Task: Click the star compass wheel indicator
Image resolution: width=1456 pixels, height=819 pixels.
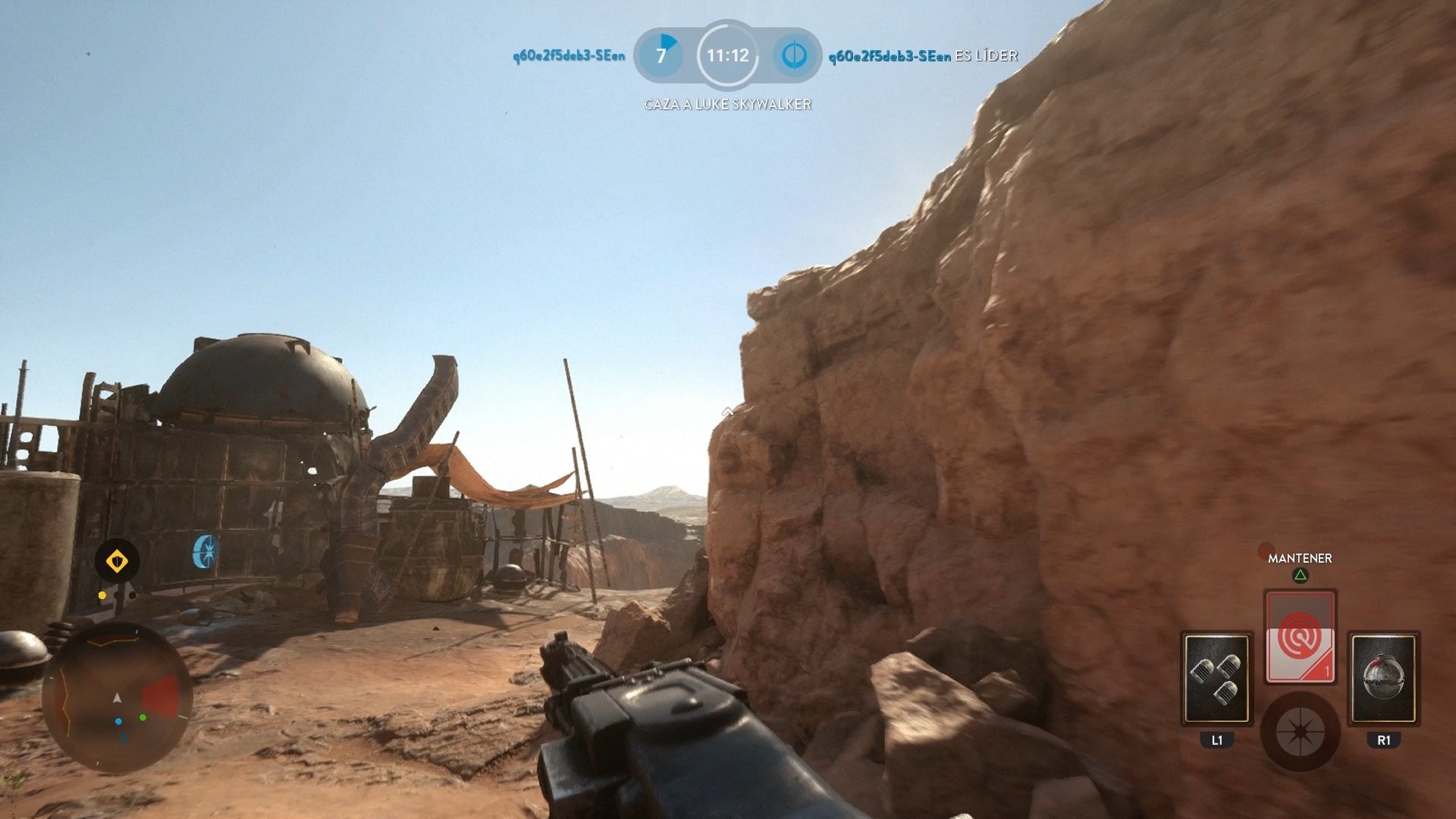Action: [x=1301, y=733]
